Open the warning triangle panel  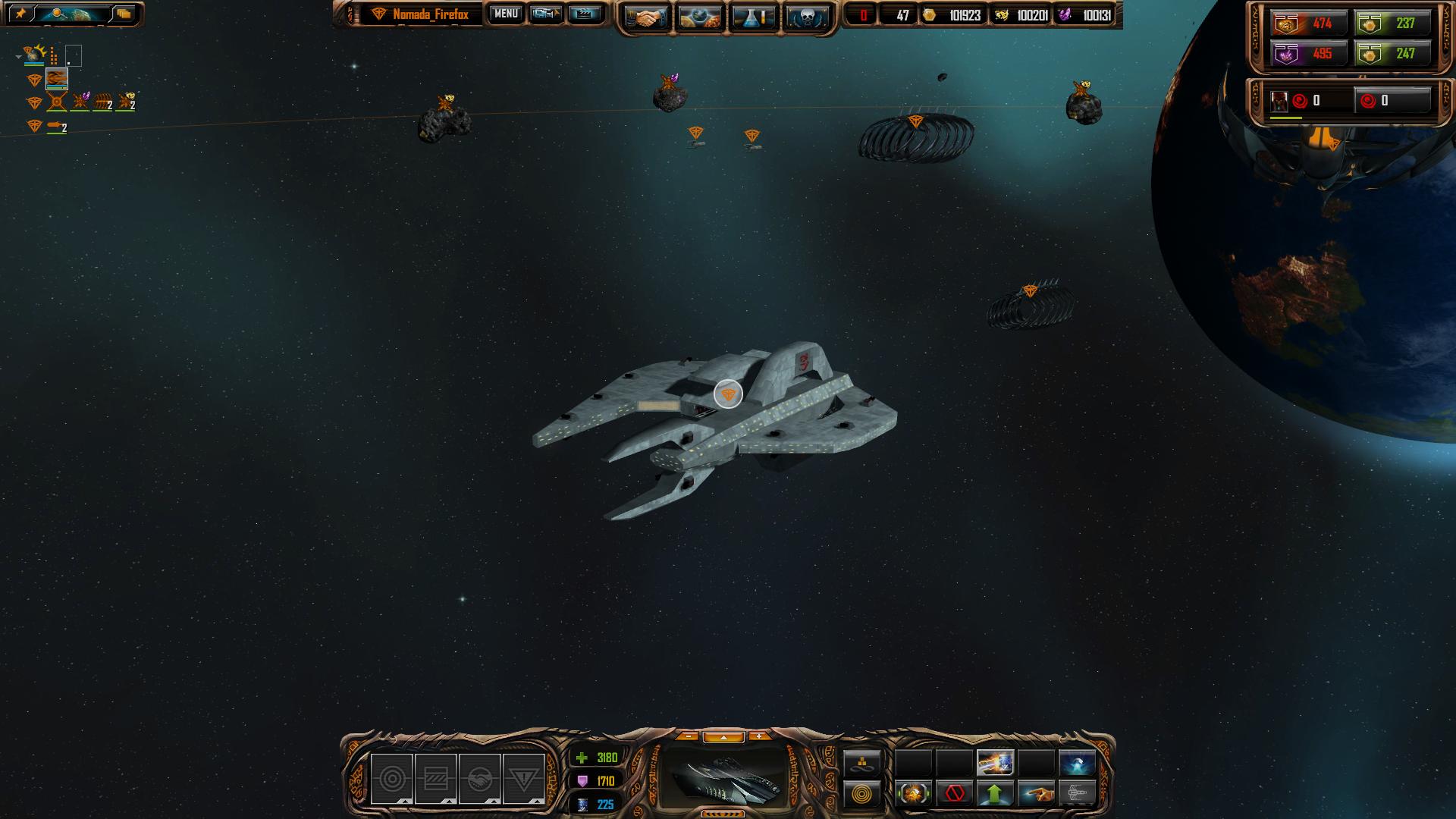(523, 779)
